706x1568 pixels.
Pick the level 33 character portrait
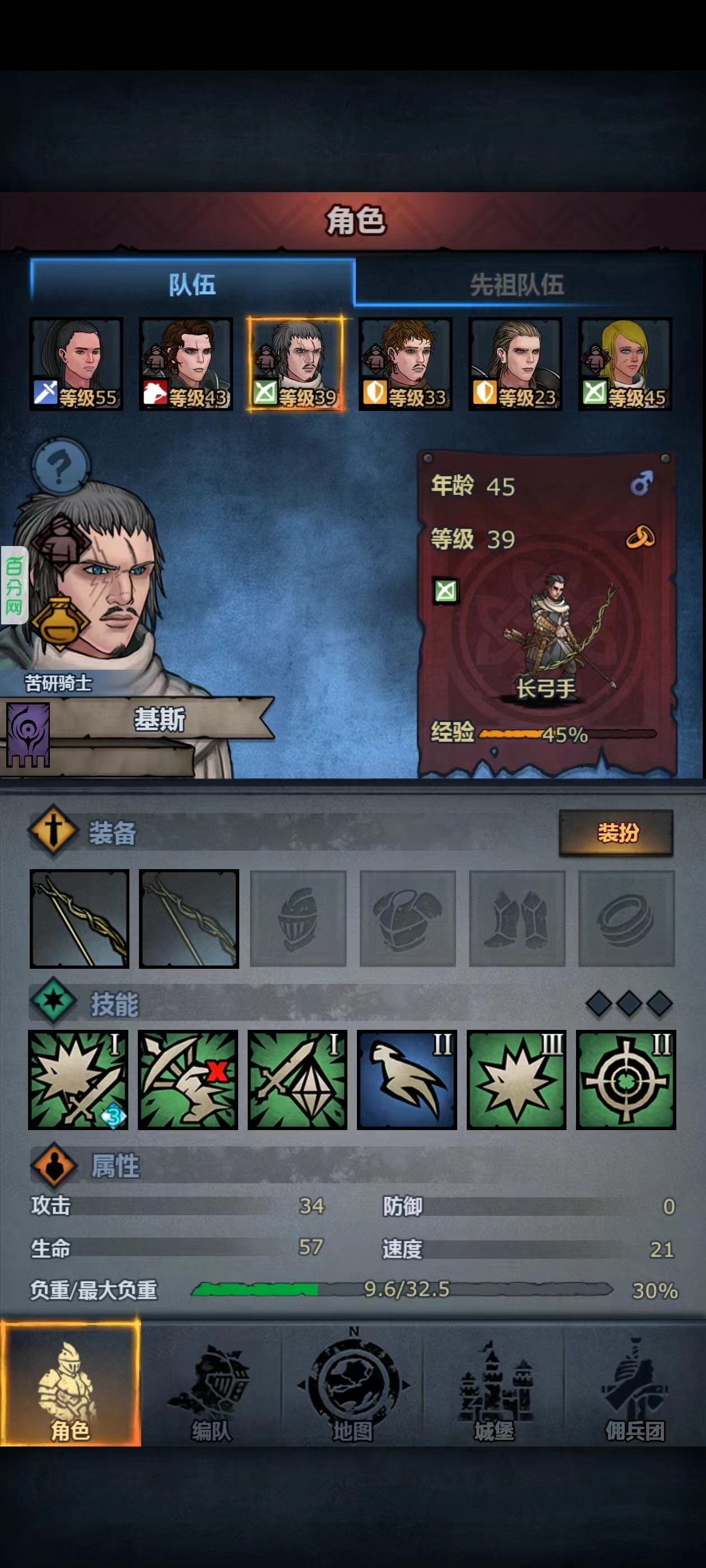(405, 363)
